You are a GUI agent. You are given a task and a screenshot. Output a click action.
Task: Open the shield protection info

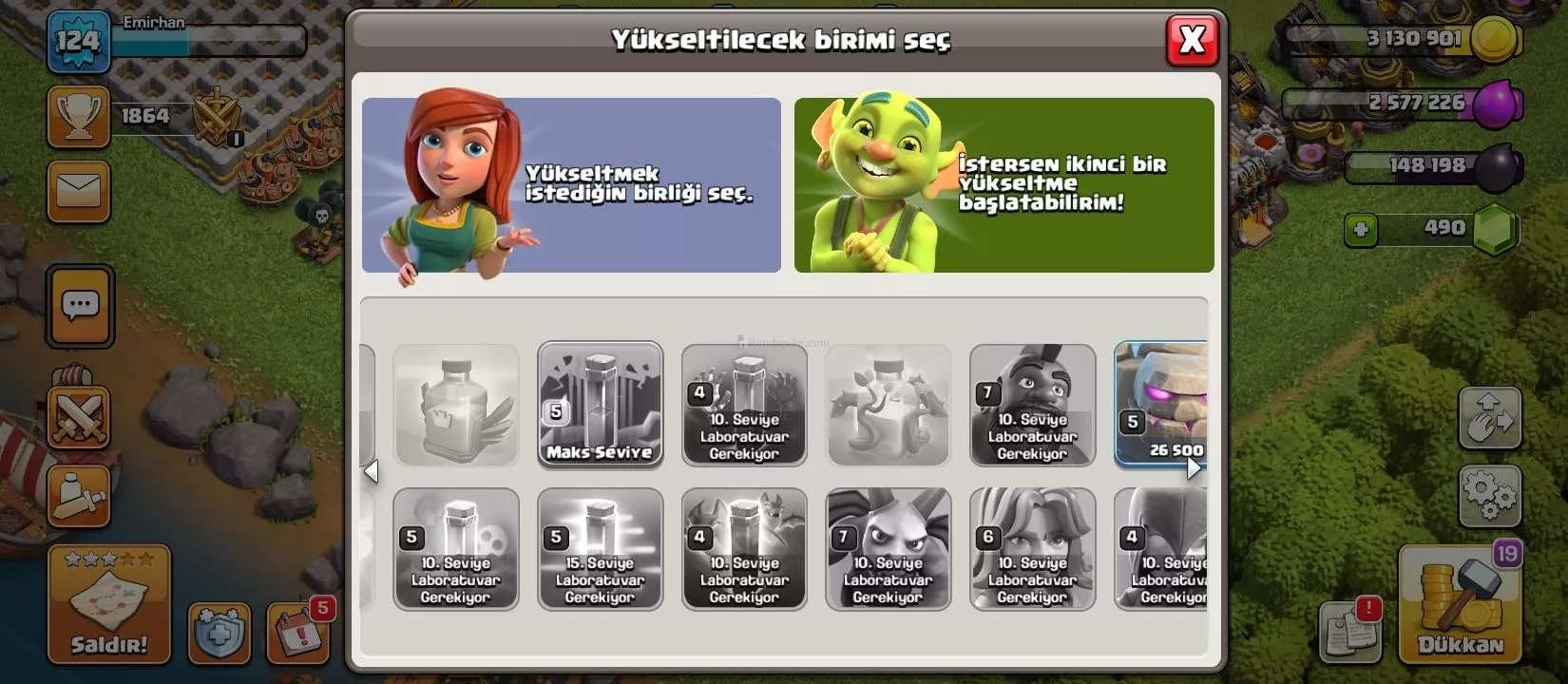coord(220,633)
